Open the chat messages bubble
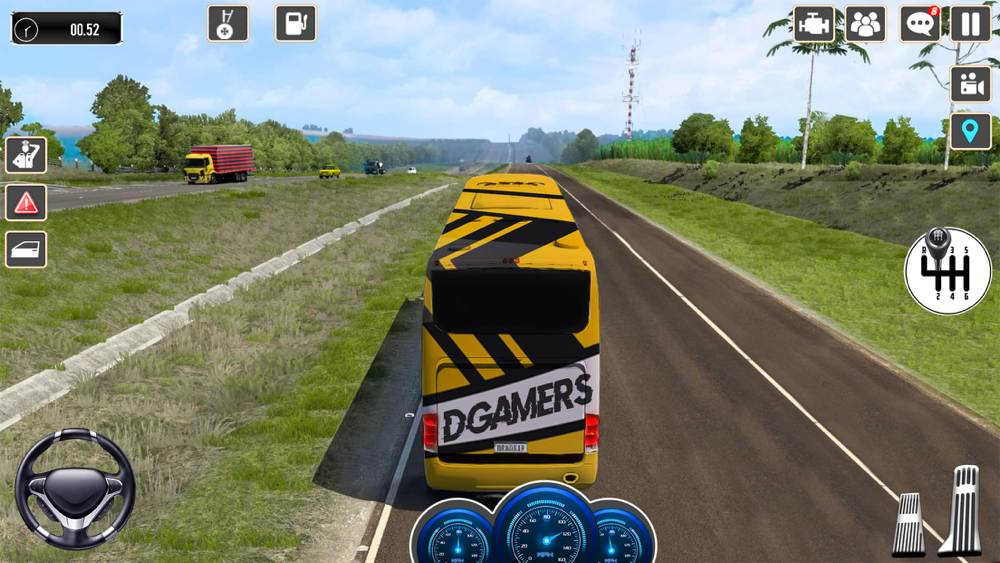The width and height of the screenshot is (1000, 563). pyautogui.click(x=919, y=24)
